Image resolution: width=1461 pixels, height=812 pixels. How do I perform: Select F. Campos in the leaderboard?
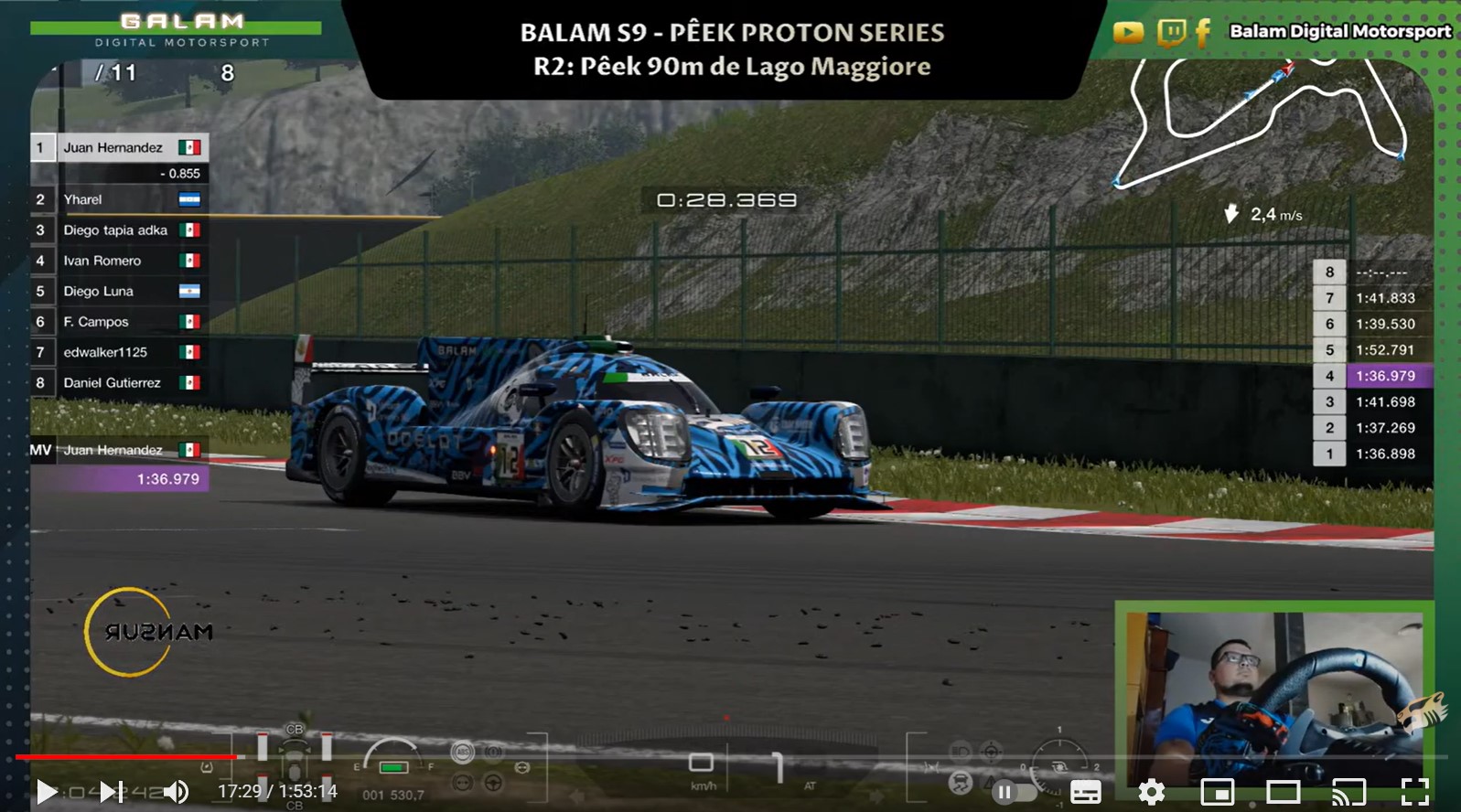pos(119,322)
